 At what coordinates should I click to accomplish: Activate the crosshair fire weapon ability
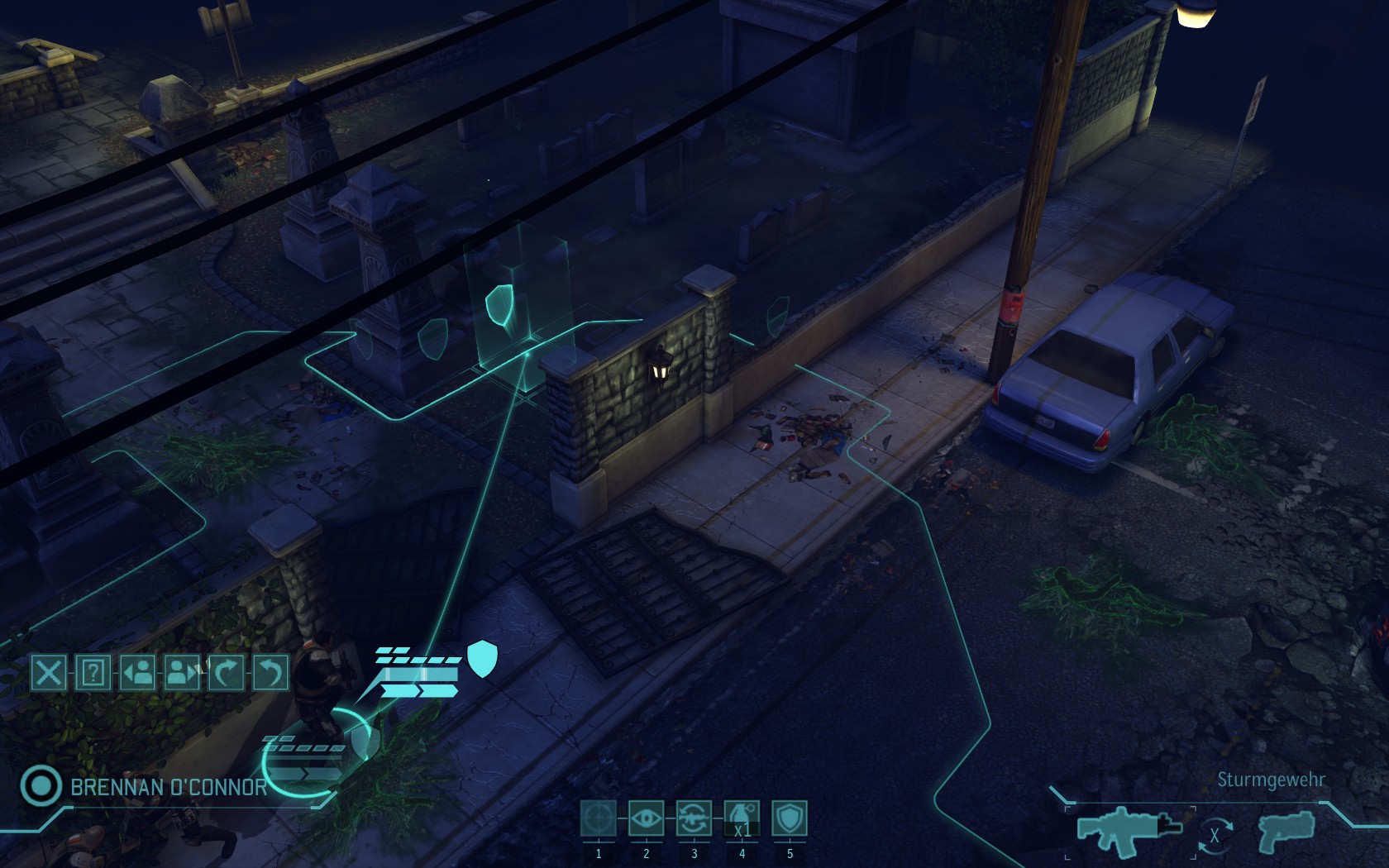tap(599, 819)
